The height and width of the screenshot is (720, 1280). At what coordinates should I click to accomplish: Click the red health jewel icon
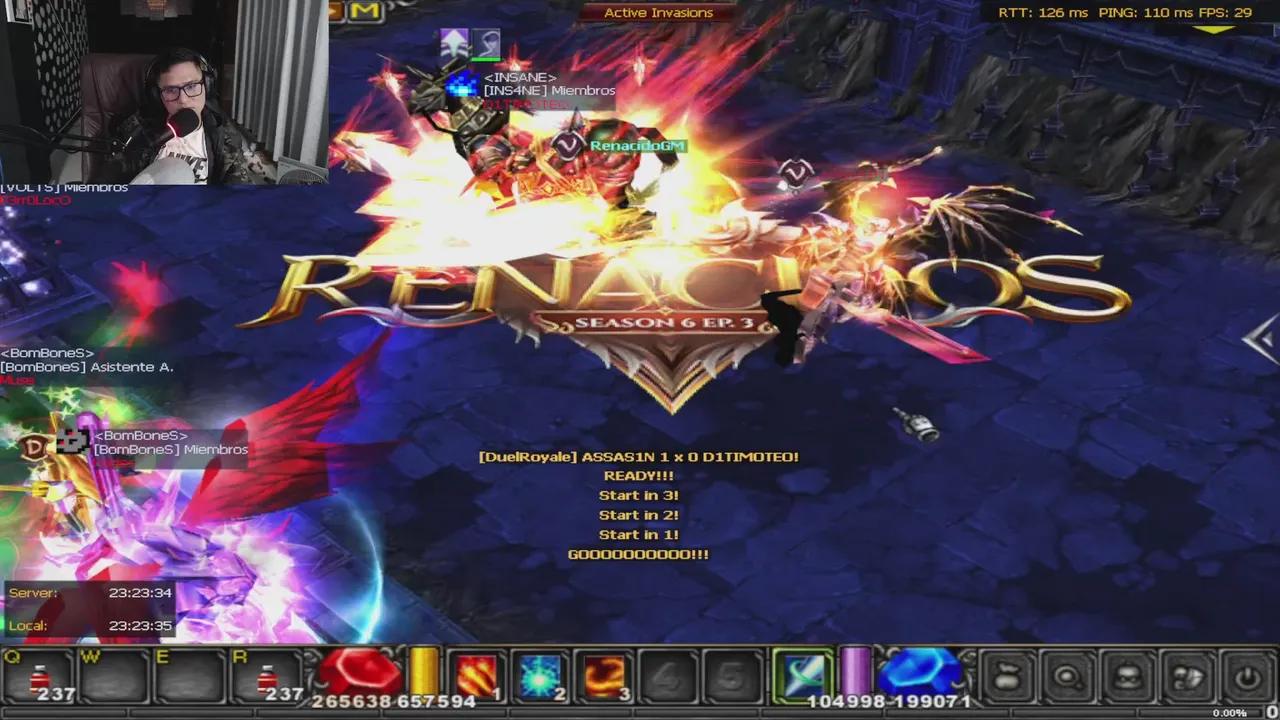358,670
